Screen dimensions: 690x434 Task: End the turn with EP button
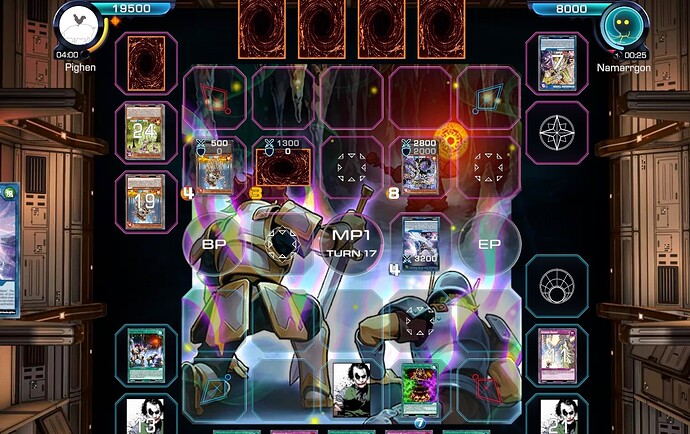click(489, 243)
